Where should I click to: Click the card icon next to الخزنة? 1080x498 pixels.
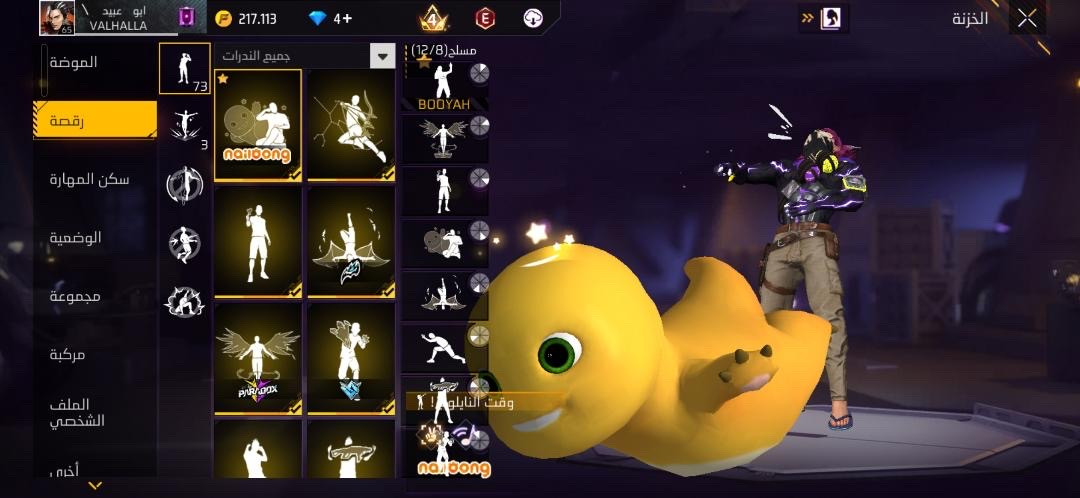(x=830, y=18)
